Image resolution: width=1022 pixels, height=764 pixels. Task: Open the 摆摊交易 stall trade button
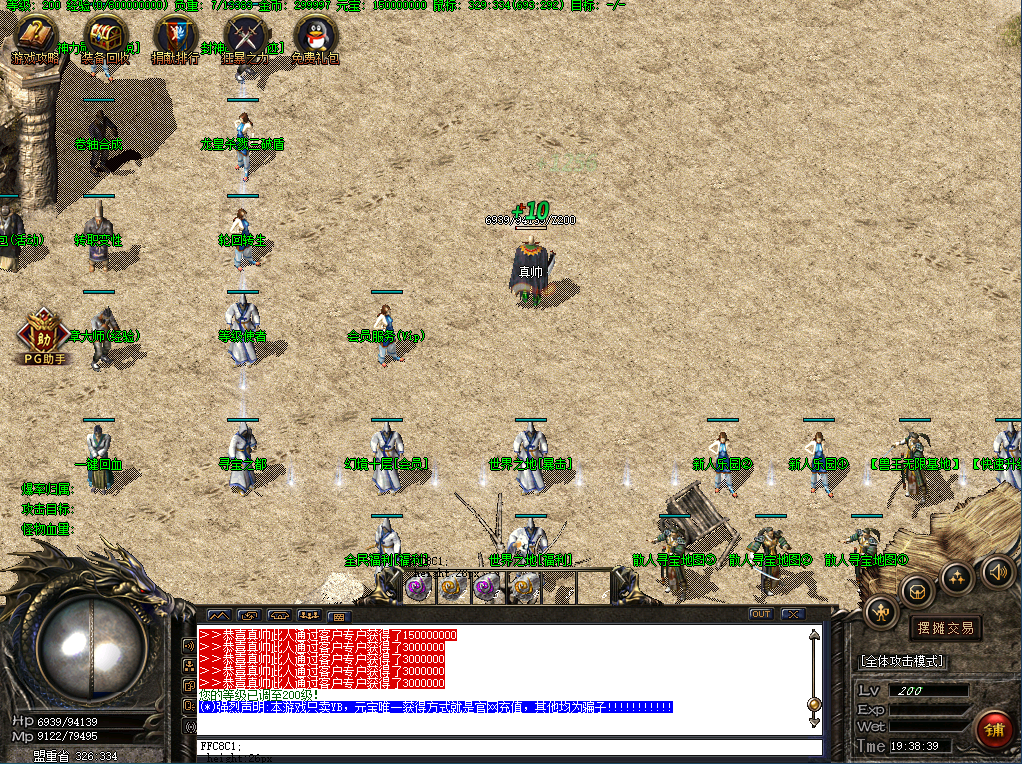coord(945,628)
